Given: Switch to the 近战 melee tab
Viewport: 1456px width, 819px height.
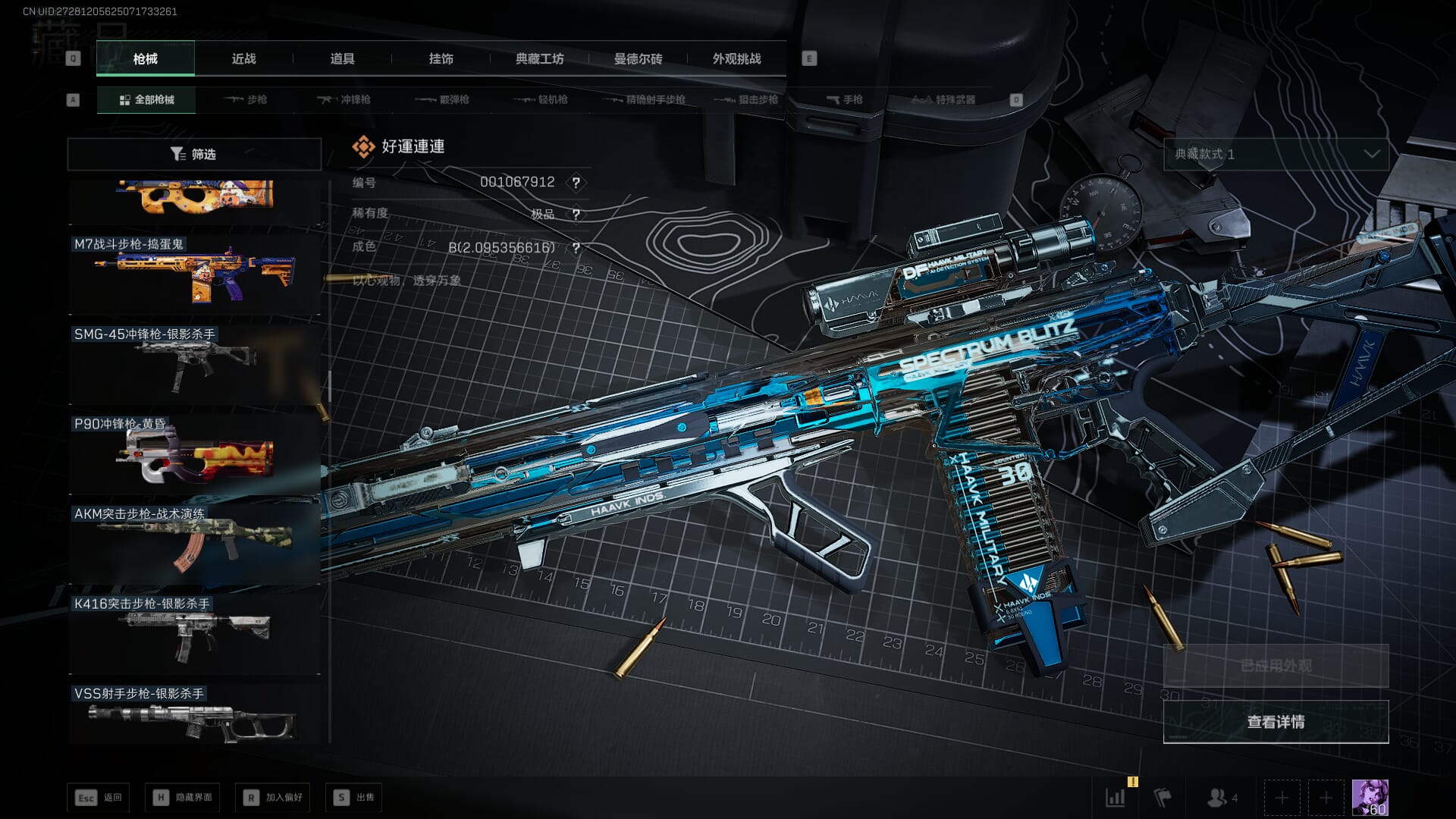Looking at the screenshot, I should tap(243, 58).
